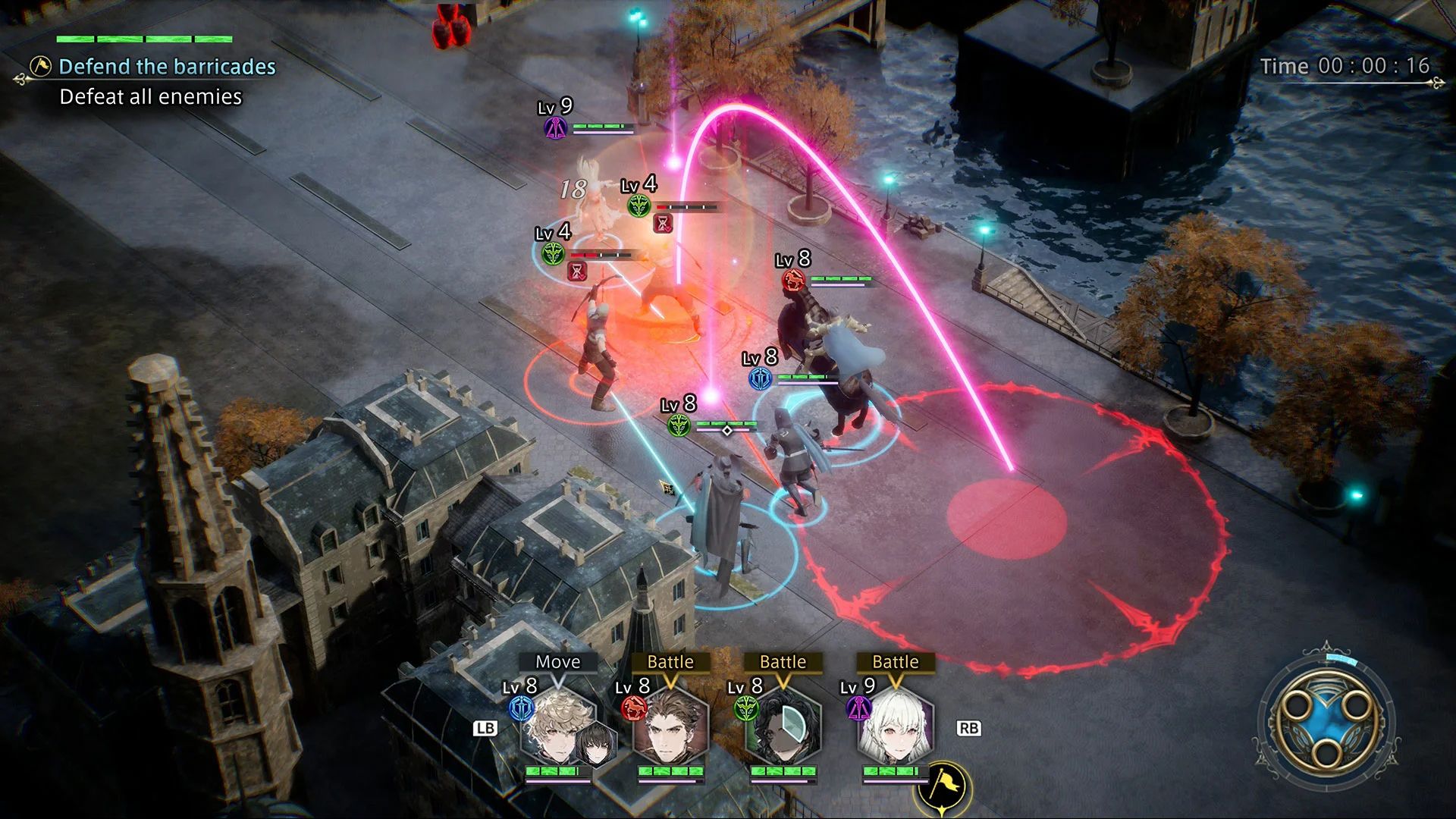Select the blond-haired unit portrait marked Move
The width and height of the screenshot is (1456, 819).
coord(558,729)
